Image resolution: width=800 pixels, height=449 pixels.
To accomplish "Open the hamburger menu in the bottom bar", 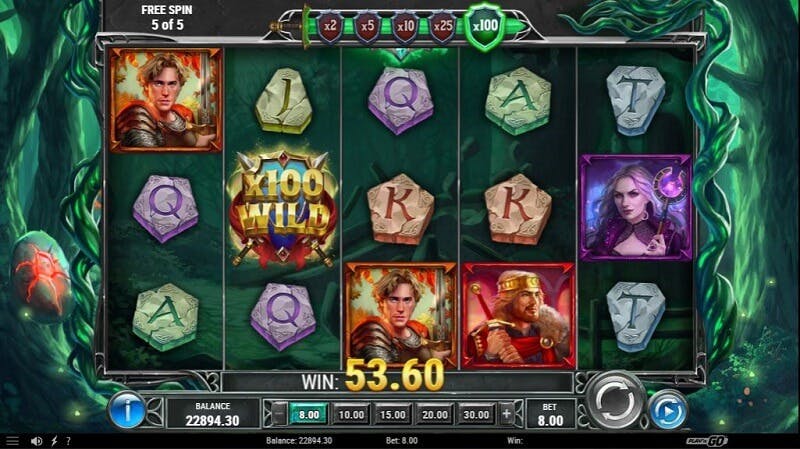I will (12, 440).
